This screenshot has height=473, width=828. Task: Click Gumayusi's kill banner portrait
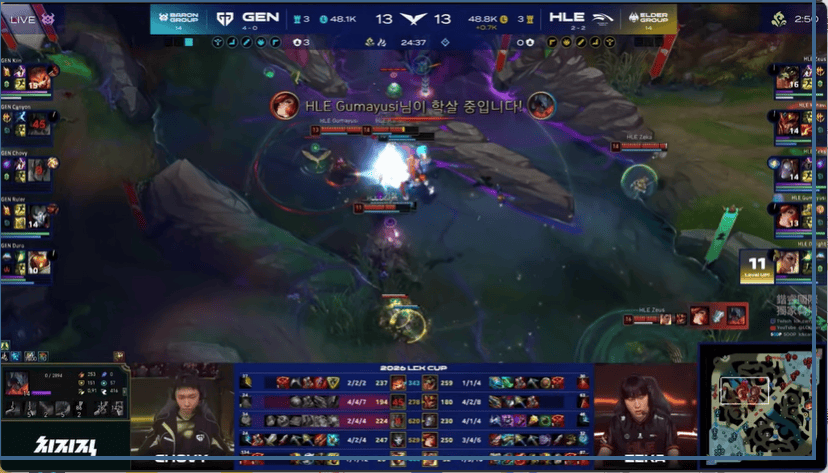click(286, 104)
